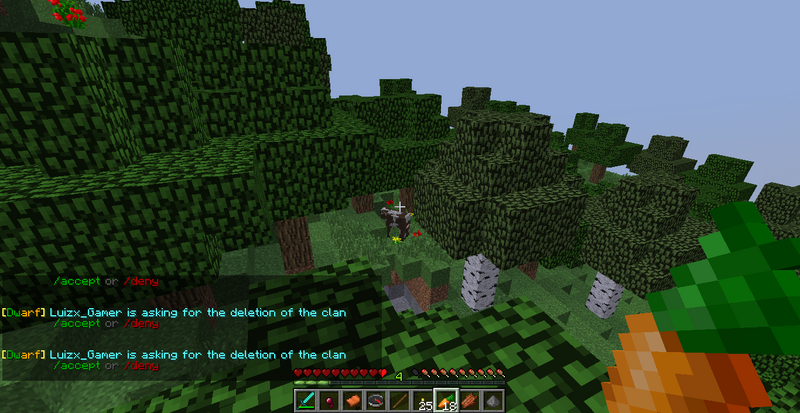Pick the small dark red item slot

(x=329, y=401)
